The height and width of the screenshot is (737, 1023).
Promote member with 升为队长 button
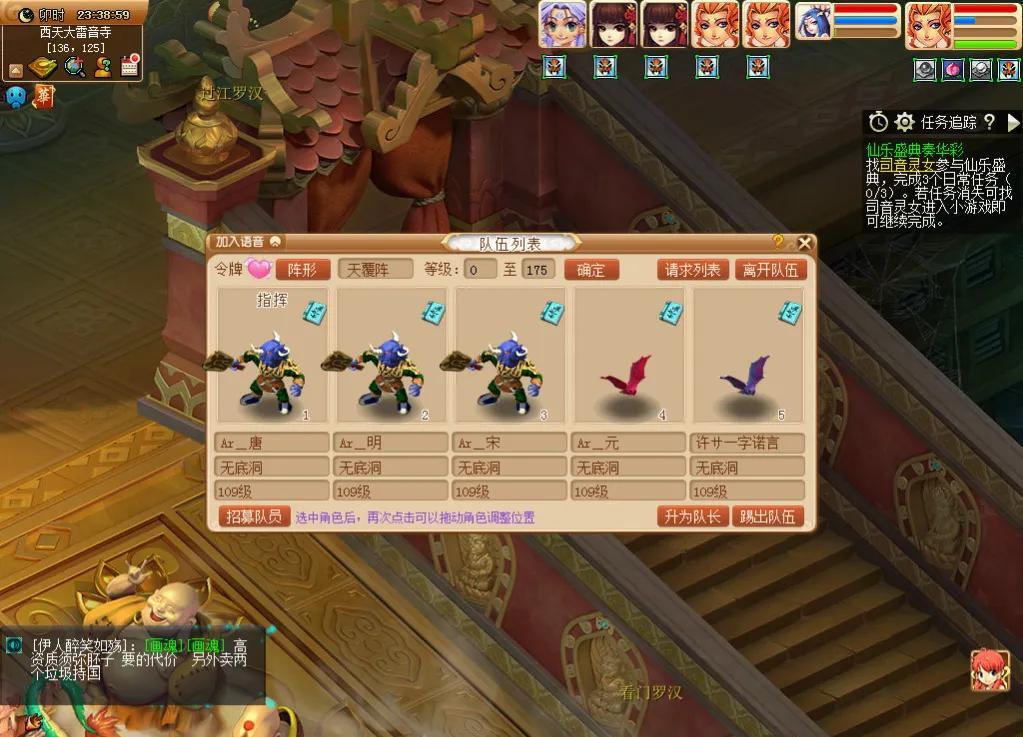(x=691, y=516)
